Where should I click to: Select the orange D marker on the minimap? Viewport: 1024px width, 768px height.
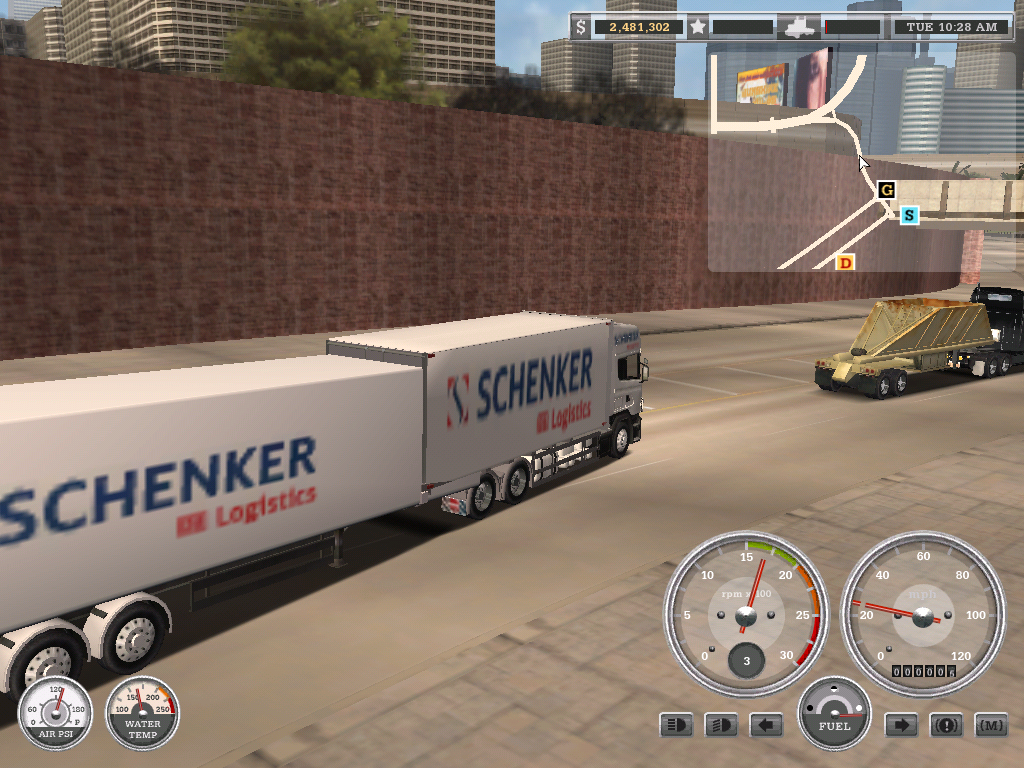[845, 263]
